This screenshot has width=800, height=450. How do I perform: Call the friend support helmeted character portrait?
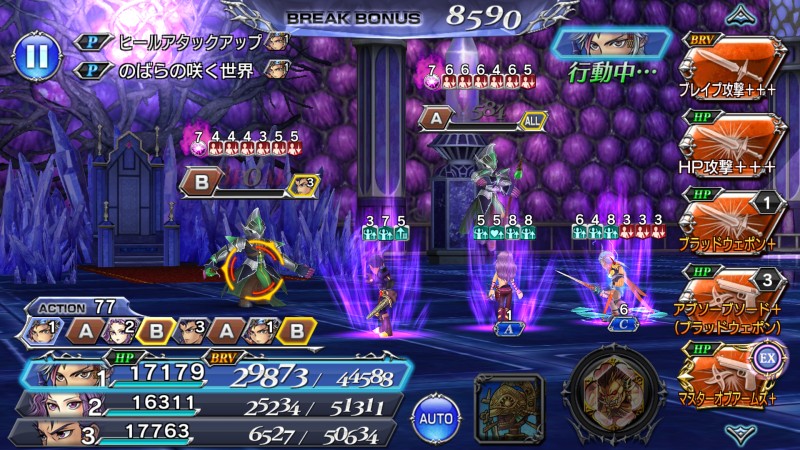click(508, 405)
